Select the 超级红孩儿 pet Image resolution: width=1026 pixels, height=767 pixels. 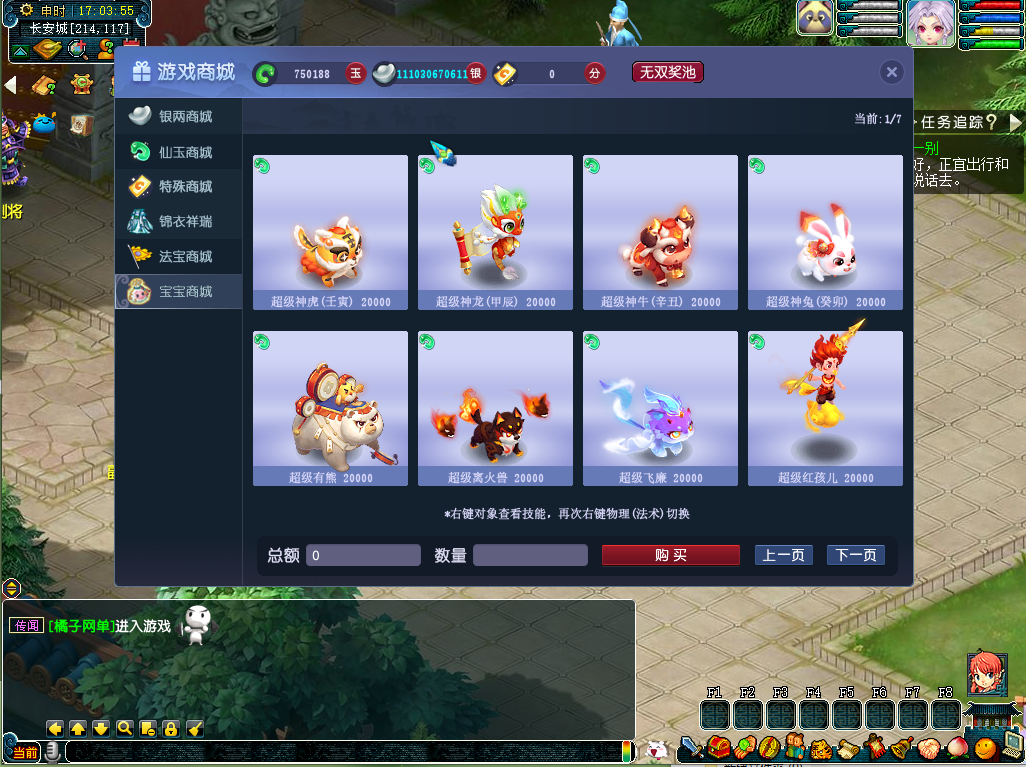(x=825, y=407)
